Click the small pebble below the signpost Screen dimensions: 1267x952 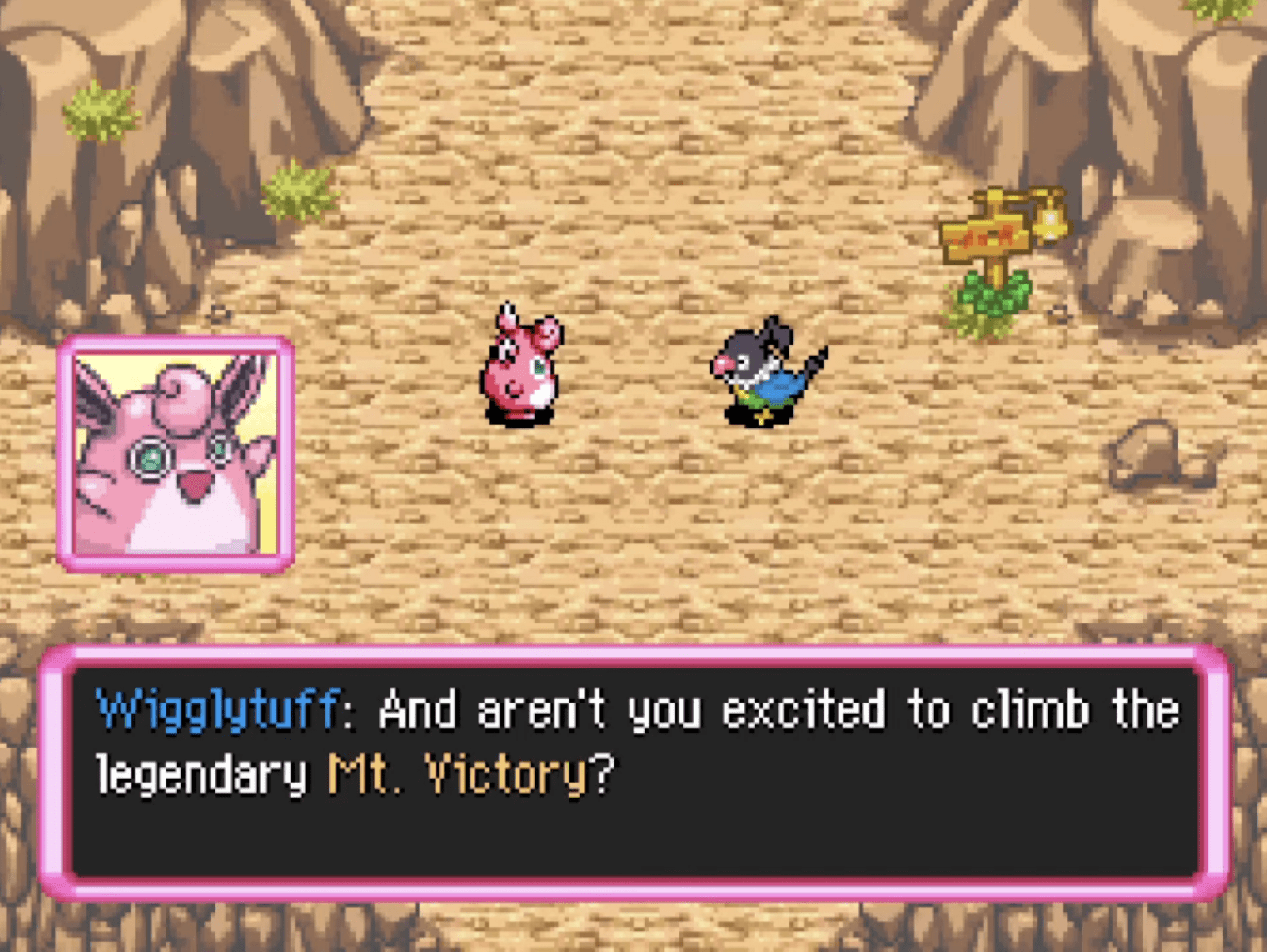pos(1057,313)
